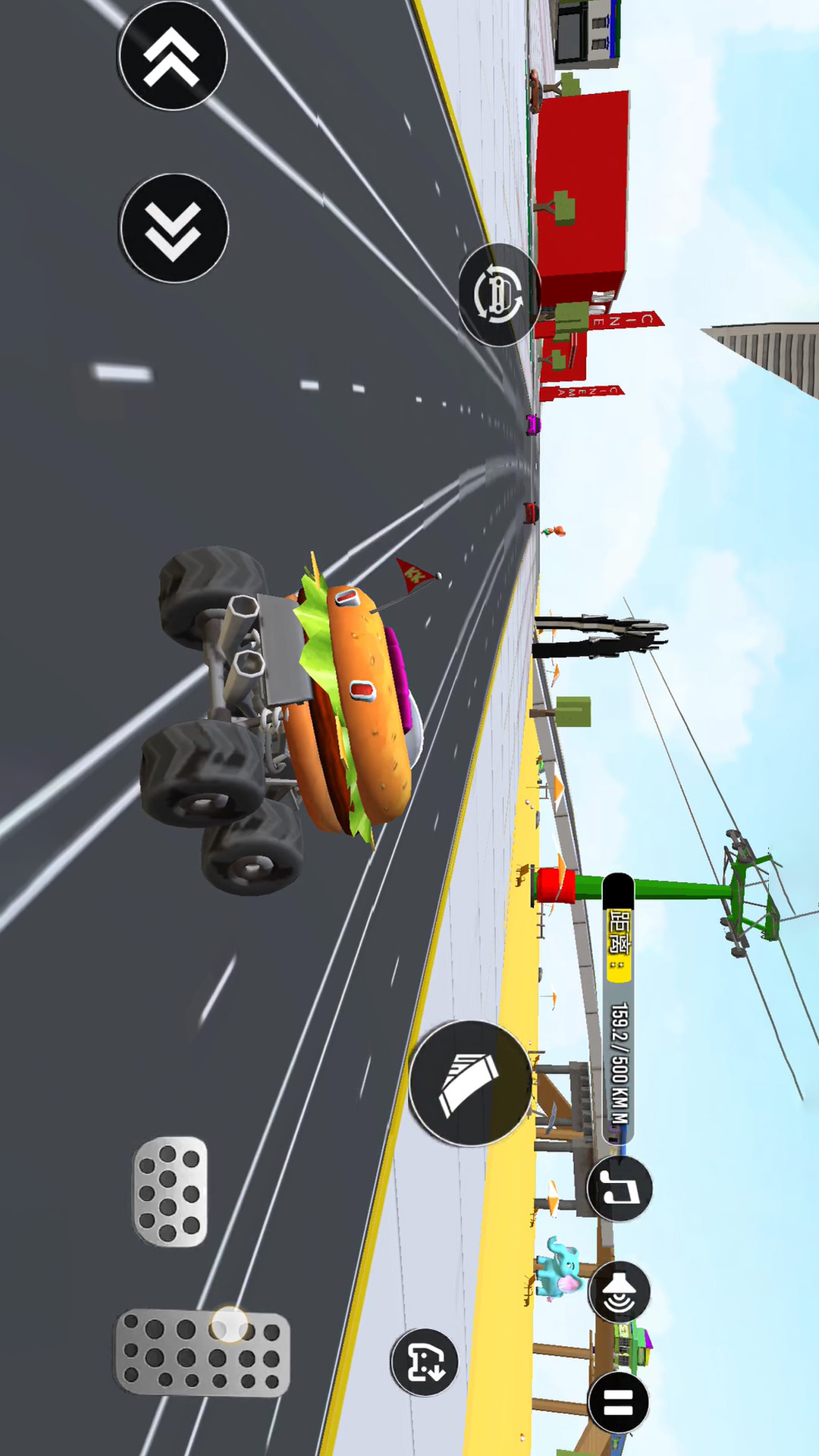Pause the game with the pause button
This screenshot has width=819, height=1456.
coord(619,1402)
